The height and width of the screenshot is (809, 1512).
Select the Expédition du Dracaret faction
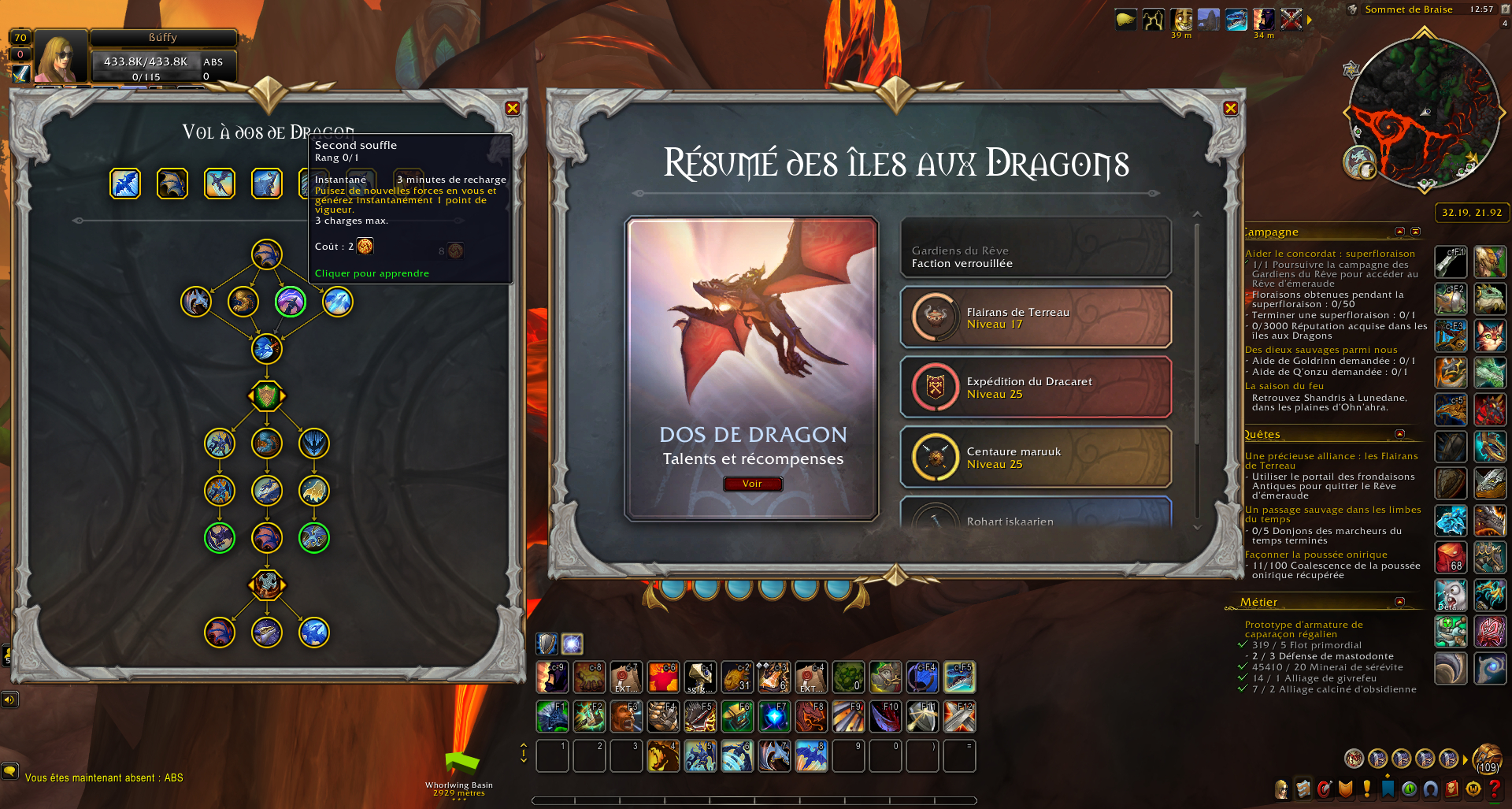pyautogui.click(x=1036, y=388)
